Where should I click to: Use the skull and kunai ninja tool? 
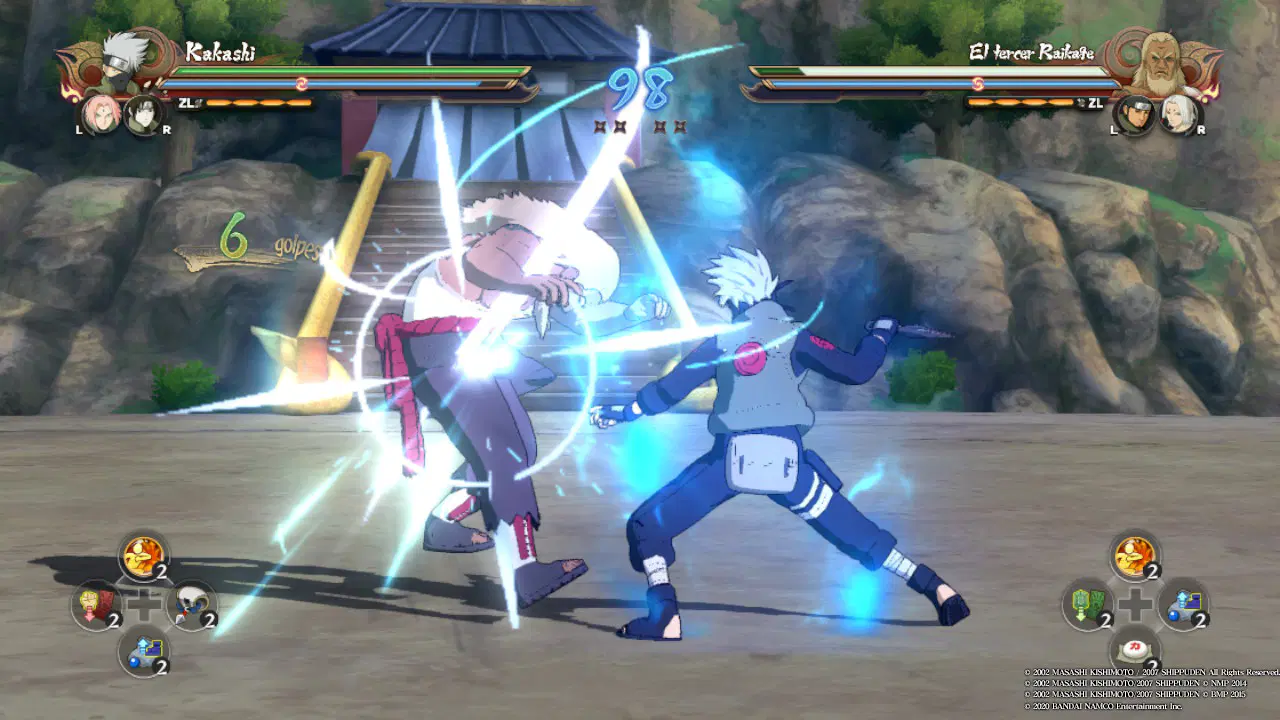[x=190, y=605]
